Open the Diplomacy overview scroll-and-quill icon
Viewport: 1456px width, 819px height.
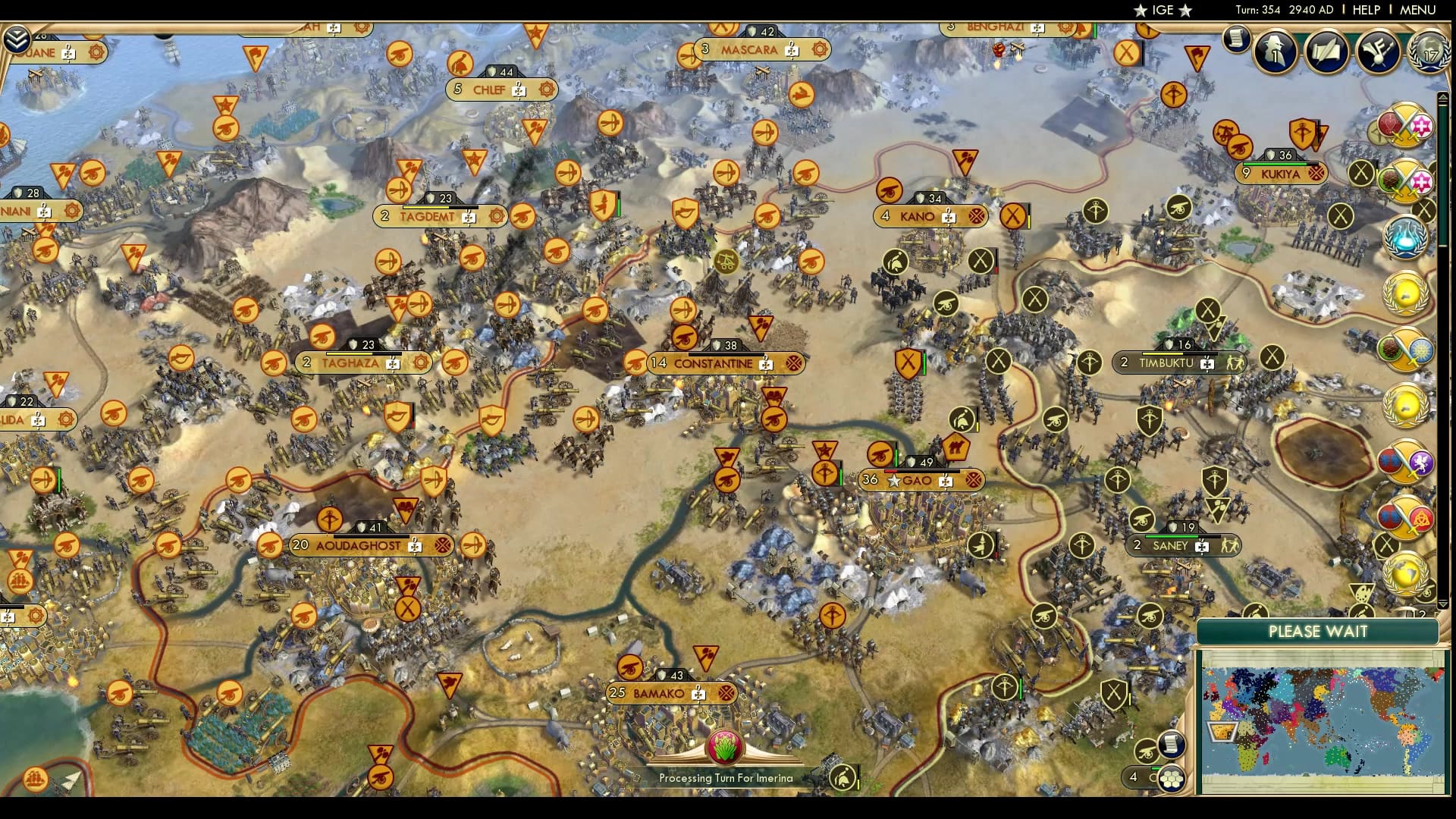tap(1326, 51)
